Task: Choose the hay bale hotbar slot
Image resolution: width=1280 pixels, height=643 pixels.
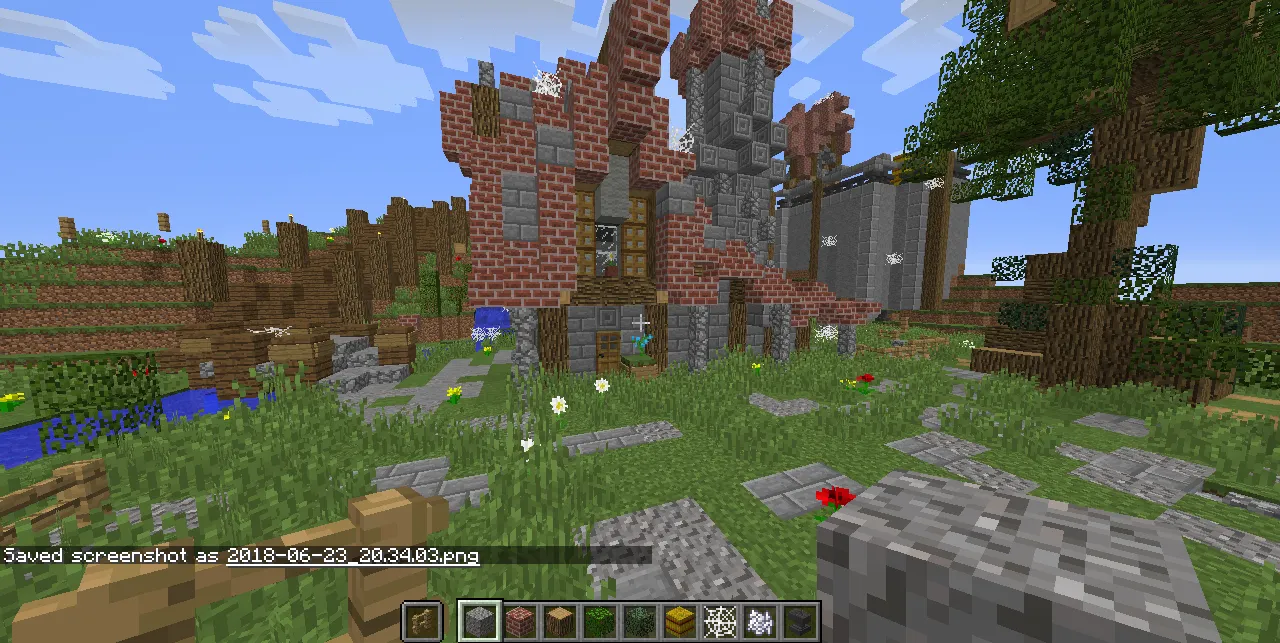Action: (x=679, y=621)
